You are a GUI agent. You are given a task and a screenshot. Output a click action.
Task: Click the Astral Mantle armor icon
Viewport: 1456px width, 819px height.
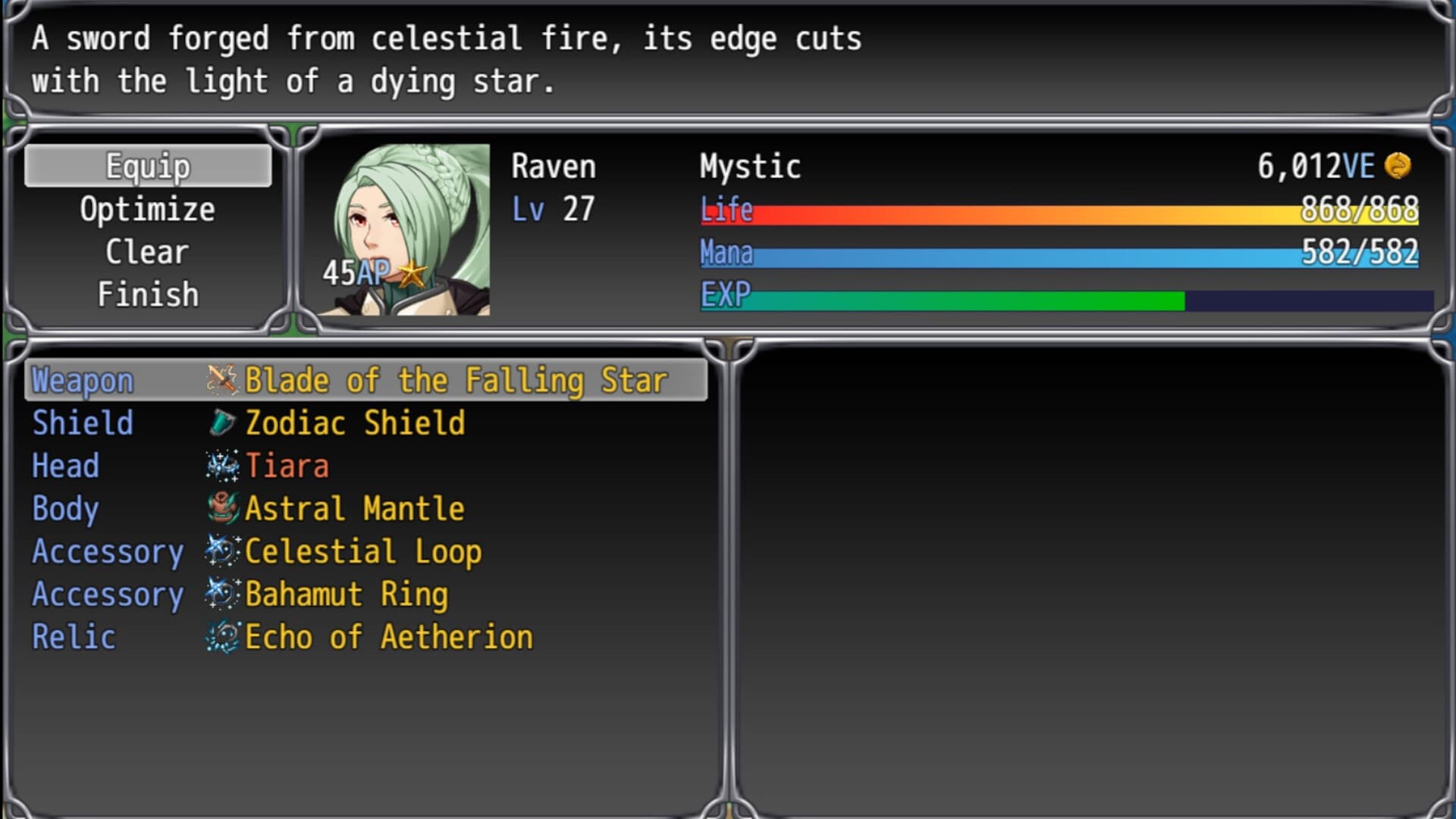[x=221, y=508]
